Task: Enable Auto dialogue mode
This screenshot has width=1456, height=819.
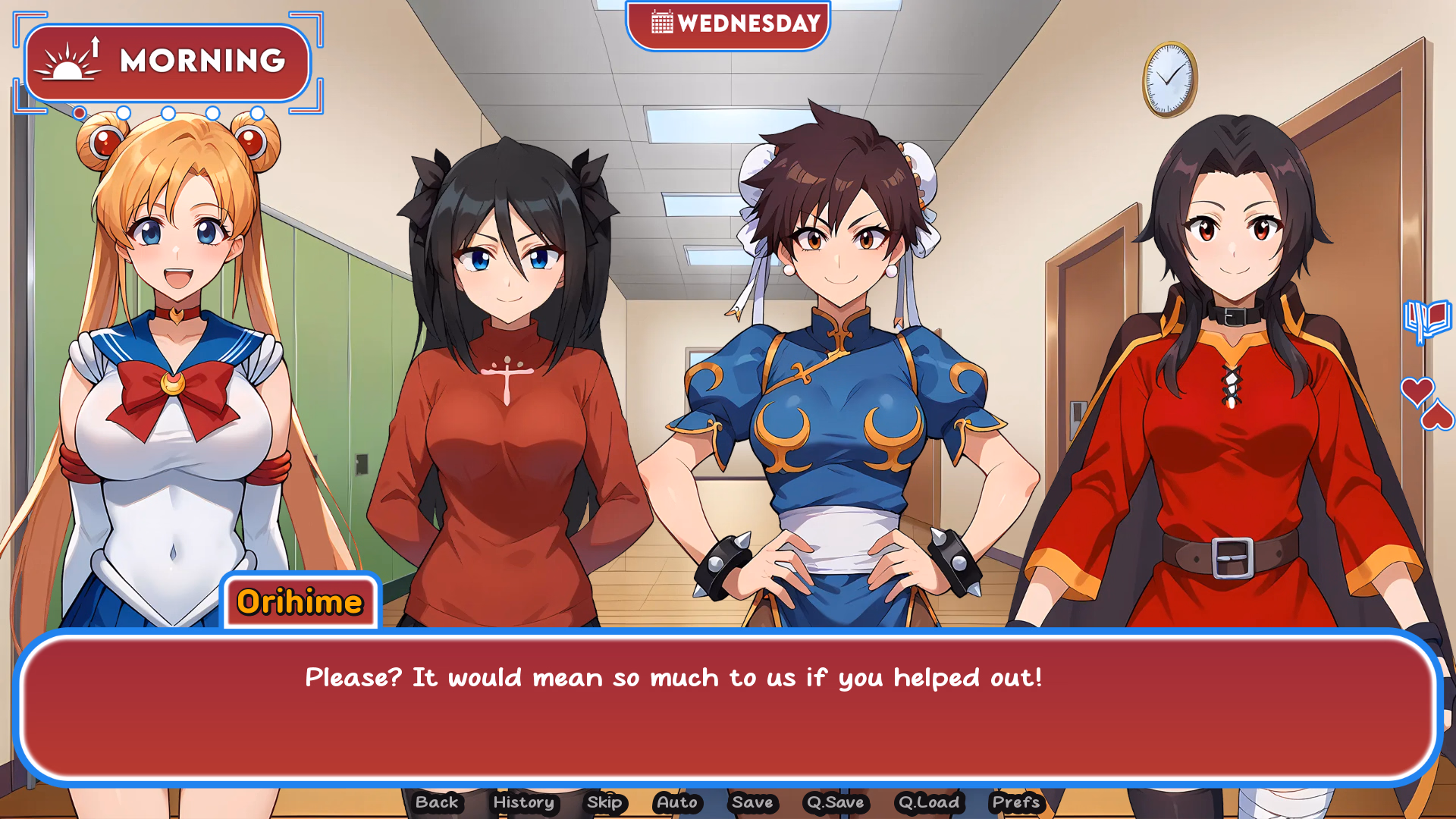Action: [677, 802]
